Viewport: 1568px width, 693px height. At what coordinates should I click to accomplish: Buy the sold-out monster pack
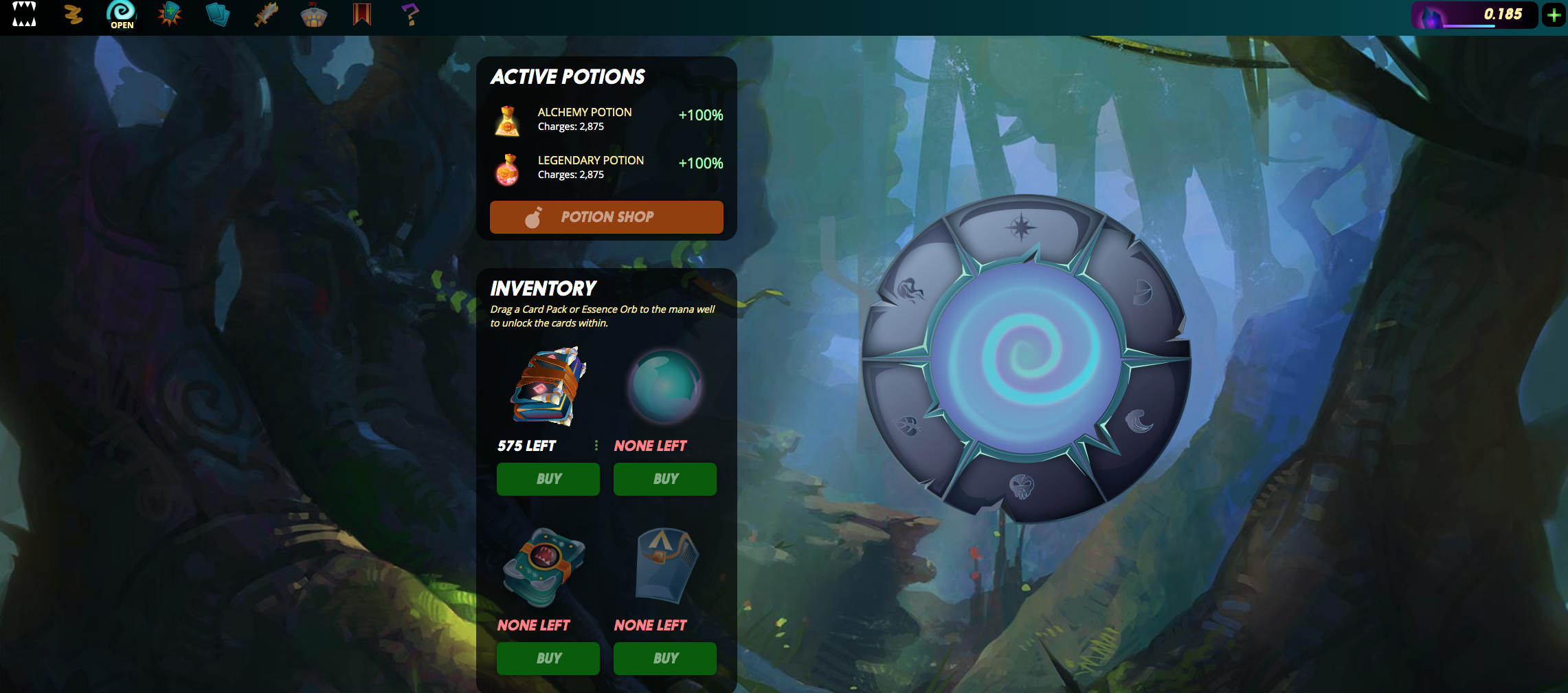tap(548, 658)
